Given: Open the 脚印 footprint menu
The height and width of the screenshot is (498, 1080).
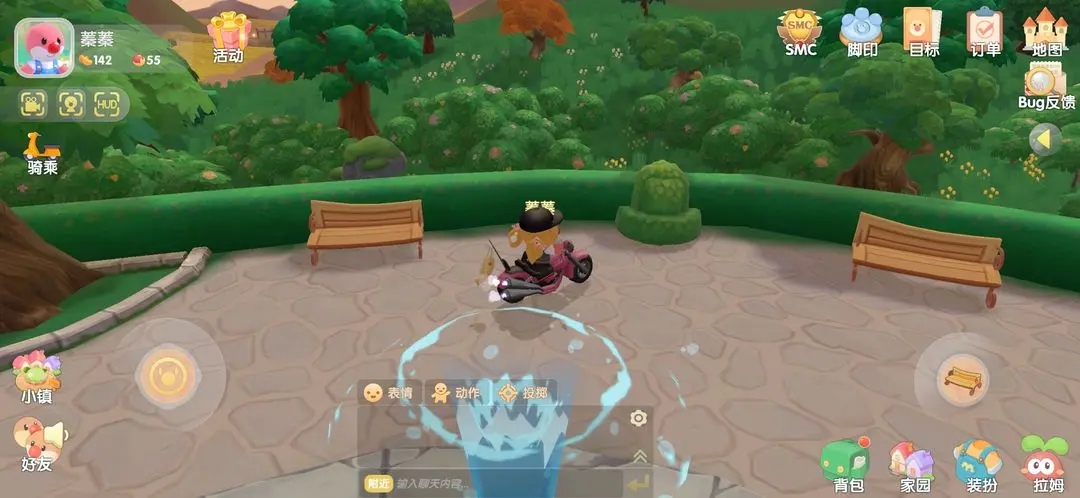Looking at the screenshot, I should pos(861,31).
